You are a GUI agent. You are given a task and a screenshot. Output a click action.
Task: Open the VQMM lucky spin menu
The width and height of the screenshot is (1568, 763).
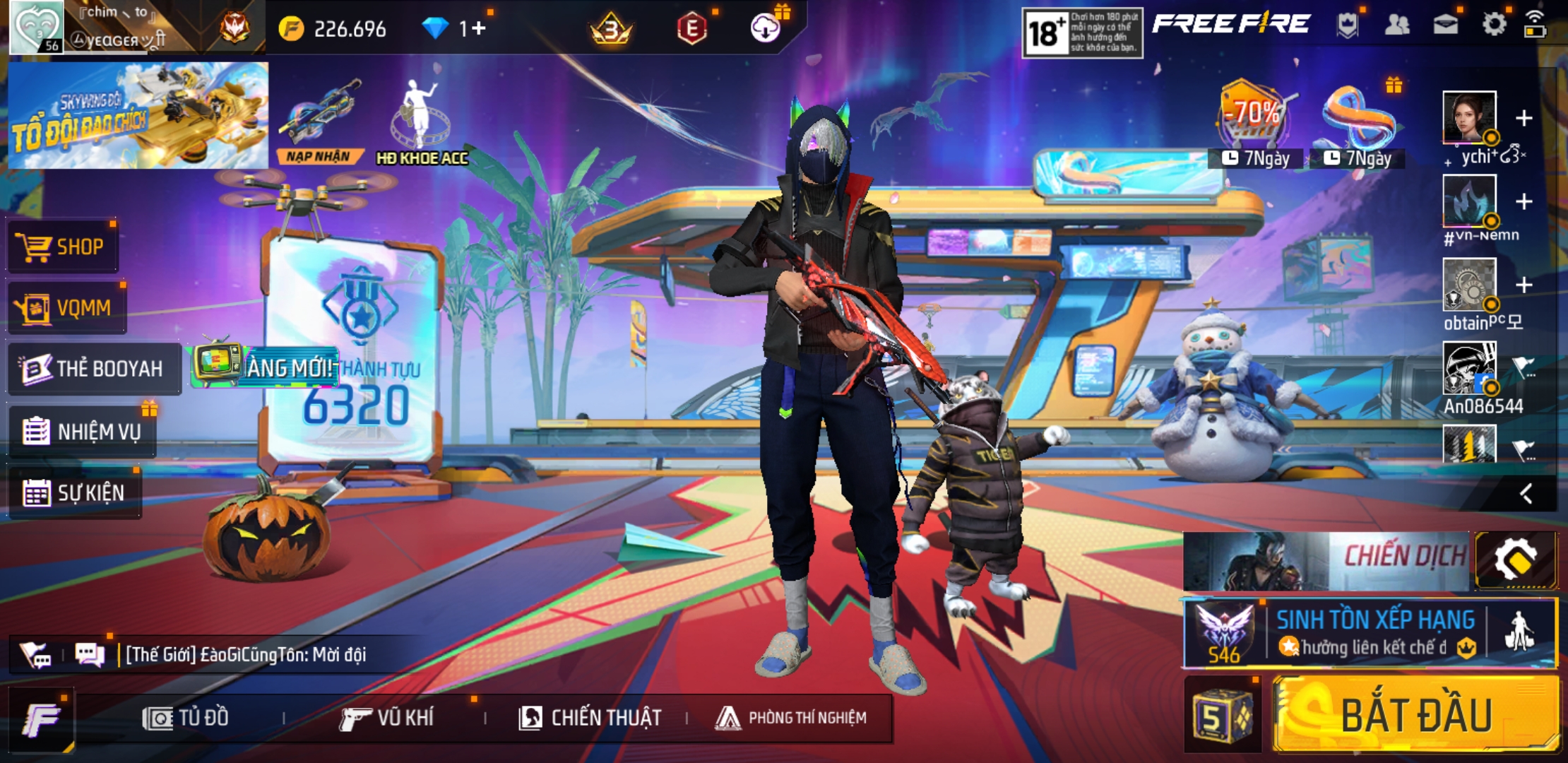point(67,308)
